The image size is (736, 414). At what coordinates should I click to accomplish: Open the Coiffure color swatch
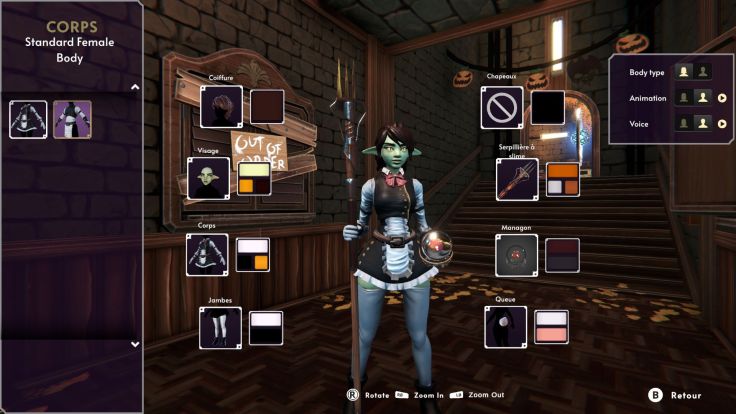(x=266, y=107)
